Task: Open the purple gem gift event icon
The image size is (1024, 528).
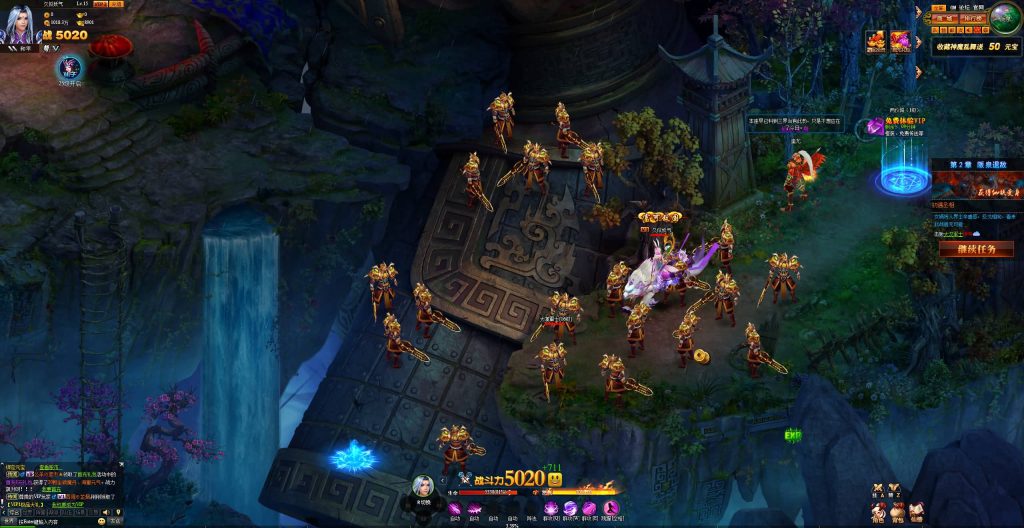Action: coord(900,41)
